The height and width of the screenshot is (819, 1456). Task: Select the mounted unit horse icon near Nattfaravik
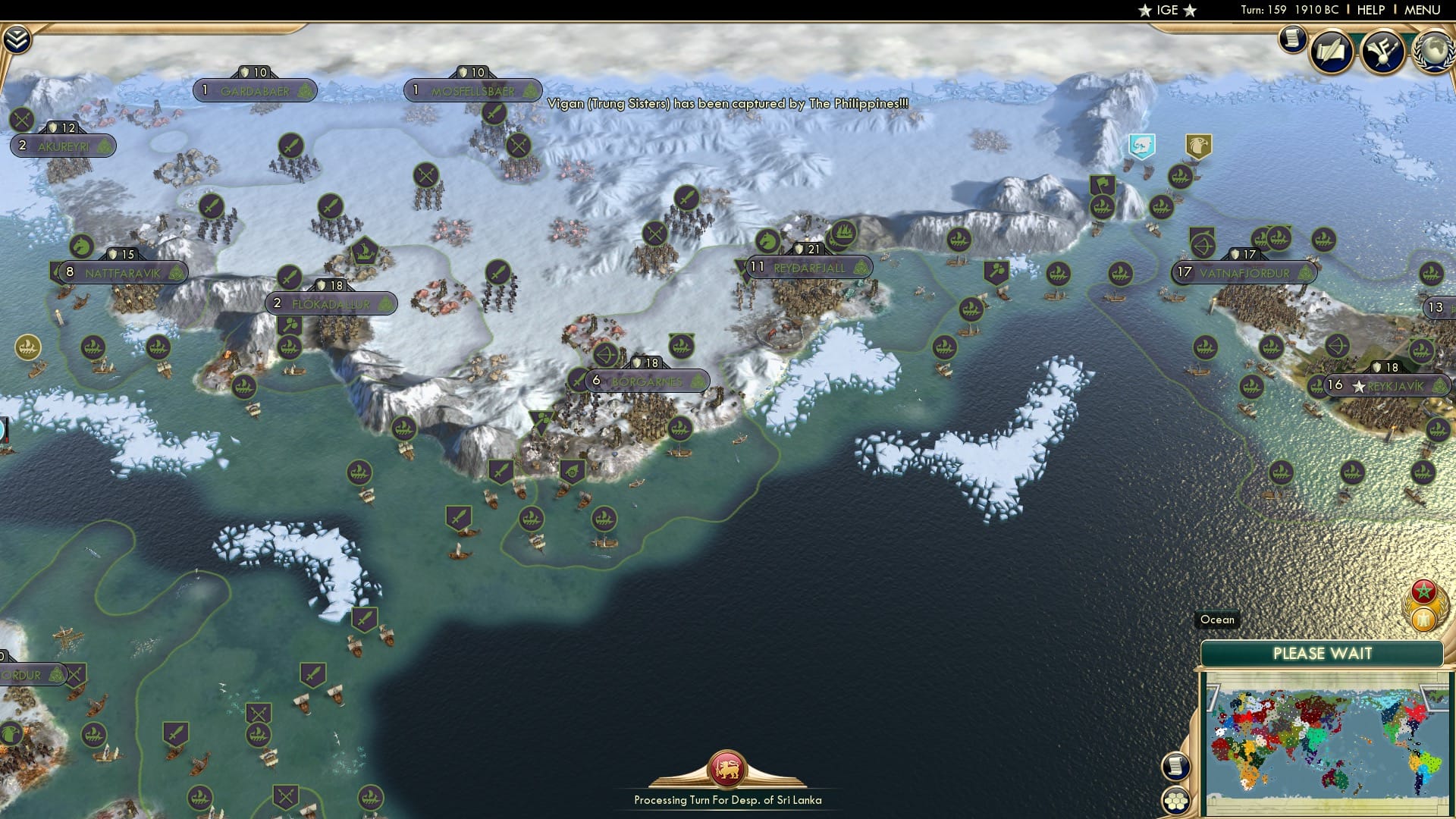coord(81,246)
